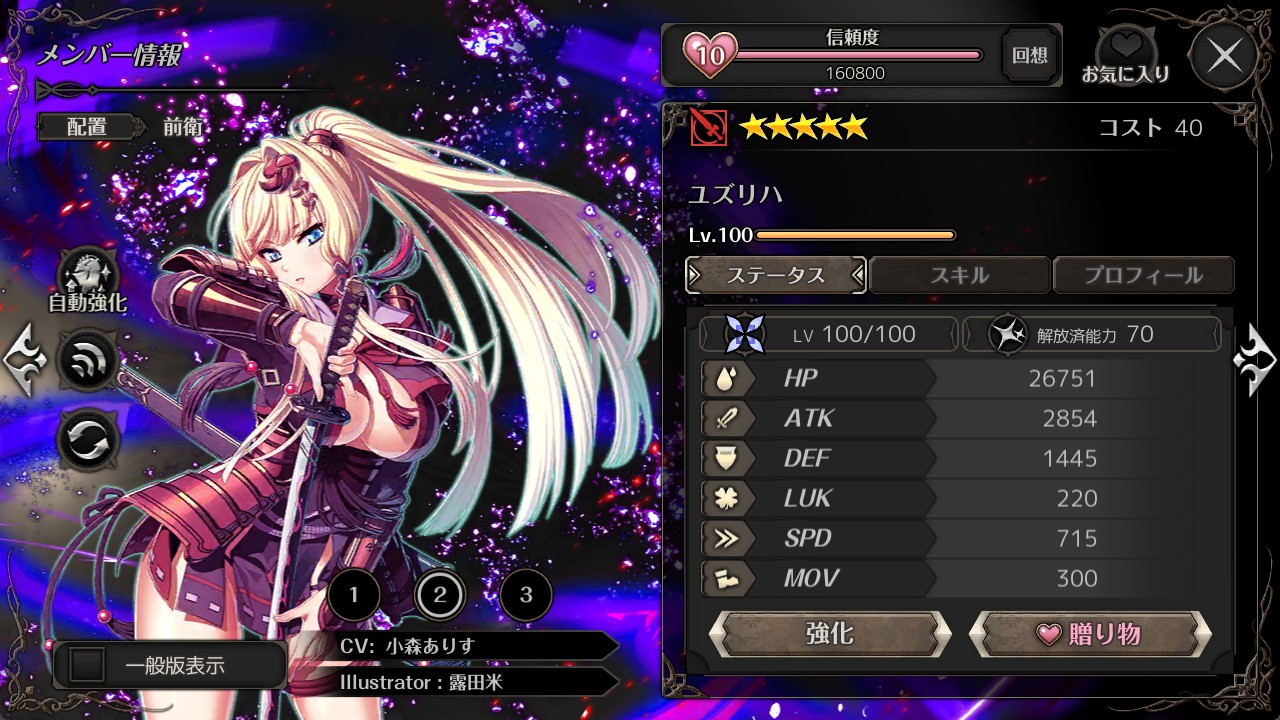Screen dimensions: 1280x720
Task: Click the circular refresh arrows icon
Action: (x=88, y=439)
